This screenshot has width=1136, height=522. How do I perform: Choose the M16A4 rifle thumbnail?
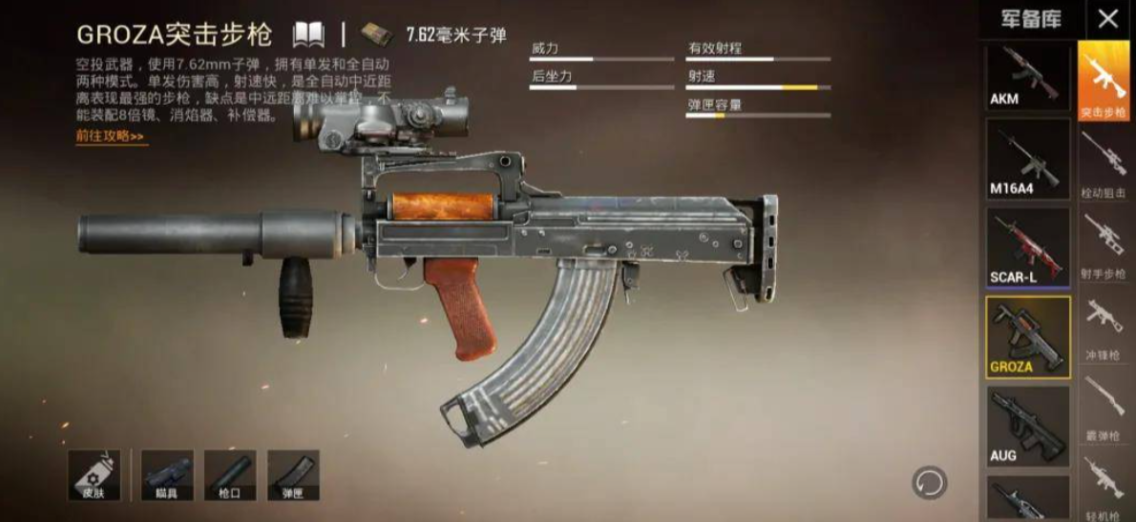click(x=1028, y=160)
